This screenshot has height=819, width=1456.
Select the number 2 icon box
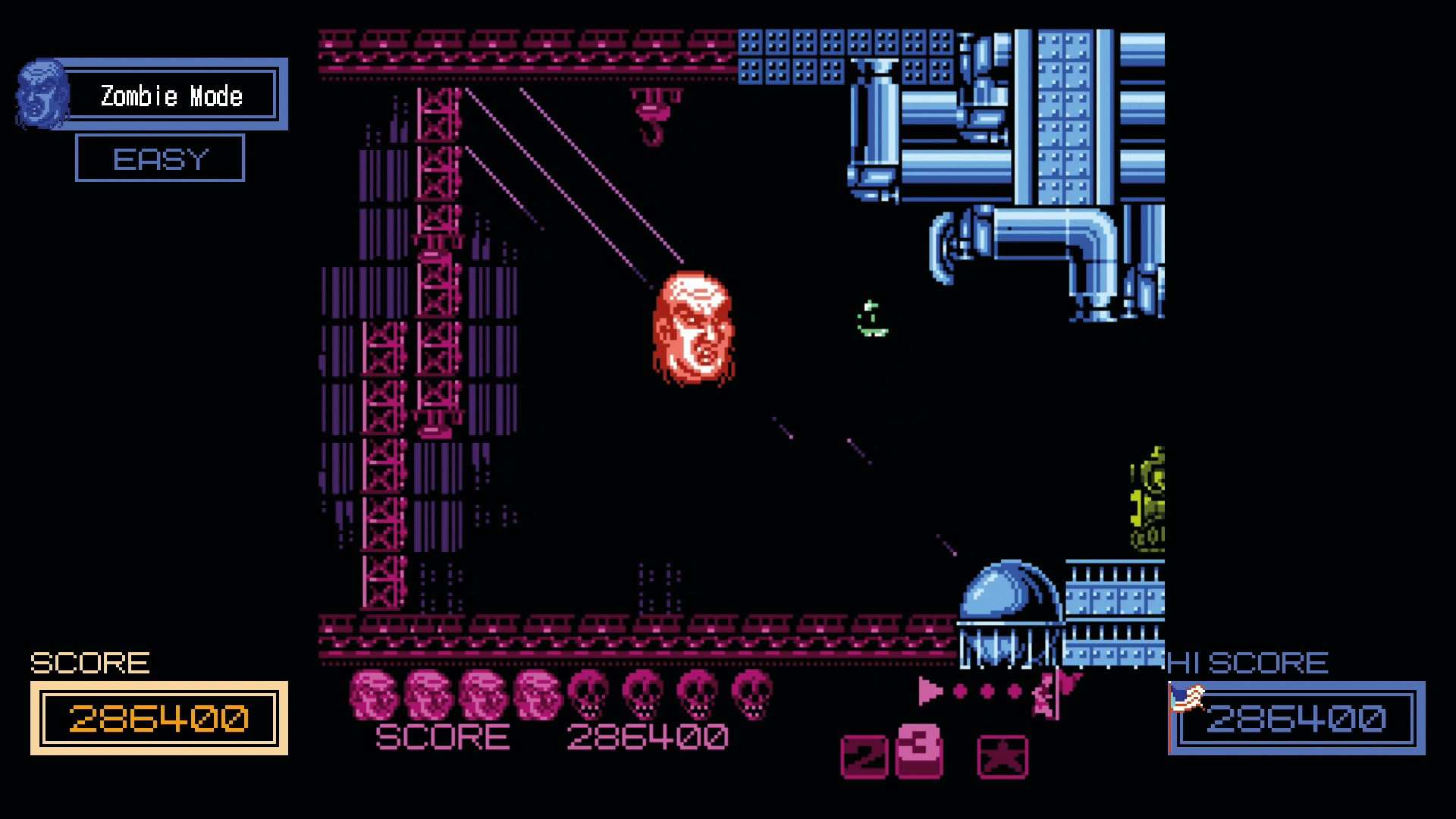pos(864,756)
